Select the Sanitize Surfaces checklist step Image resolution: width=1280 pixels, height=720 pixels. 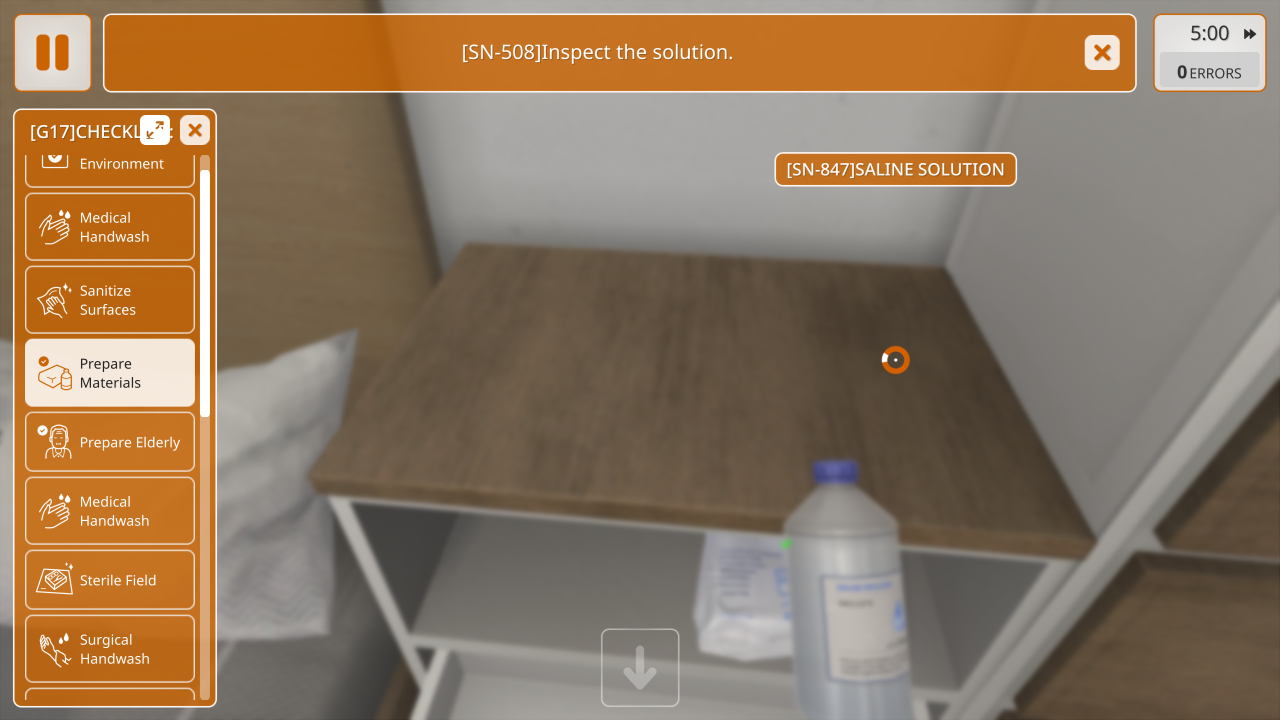point(110,300)
